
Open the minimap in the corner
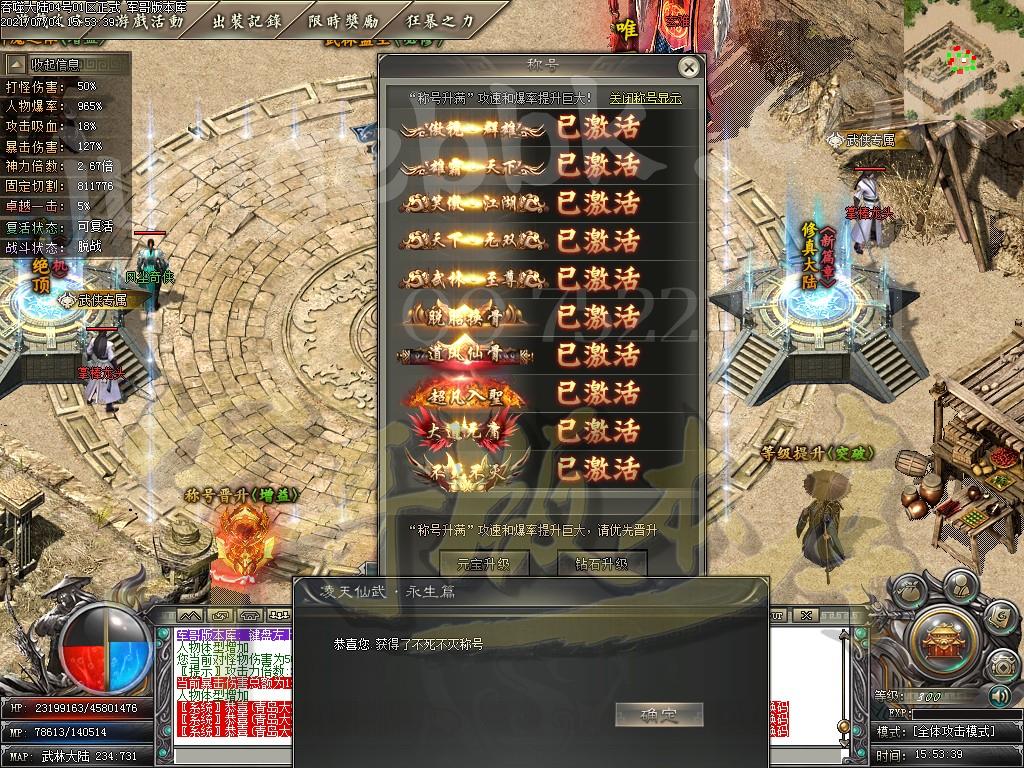(x=962, y=60)
